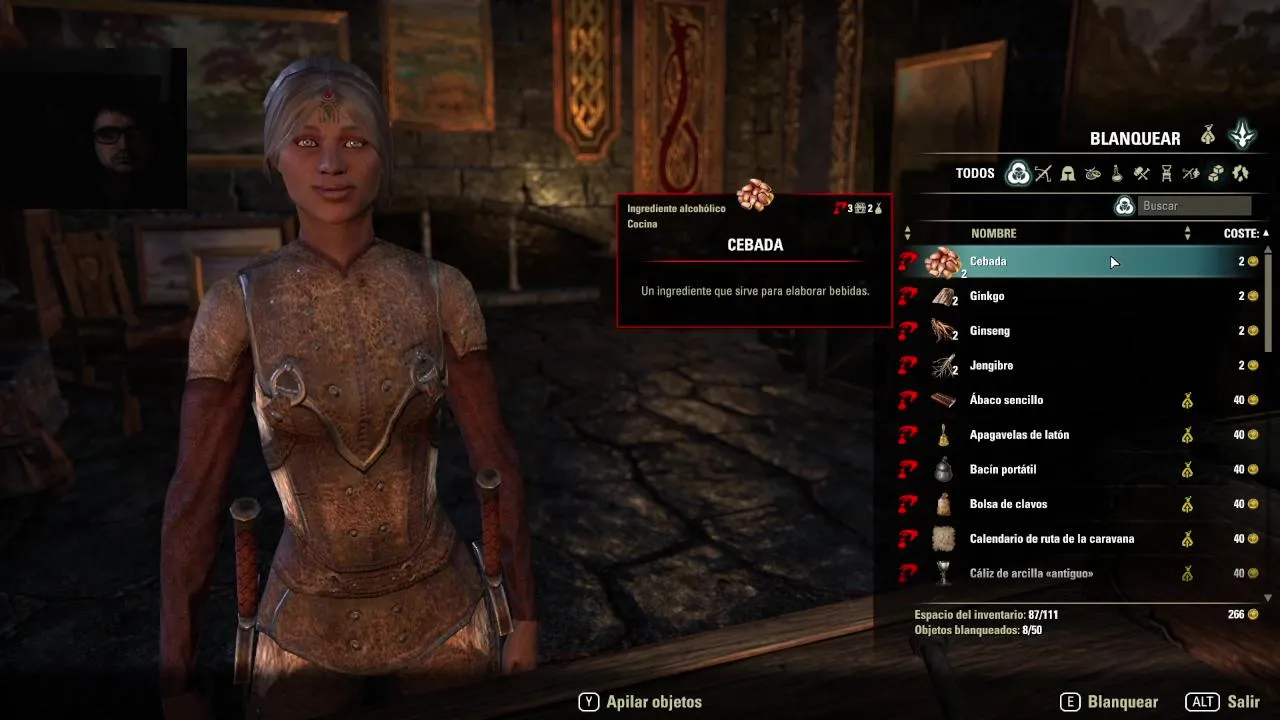Open the glowing launder tab icon
This screenshot has width=1280, height=720.
coord(1242,135)
